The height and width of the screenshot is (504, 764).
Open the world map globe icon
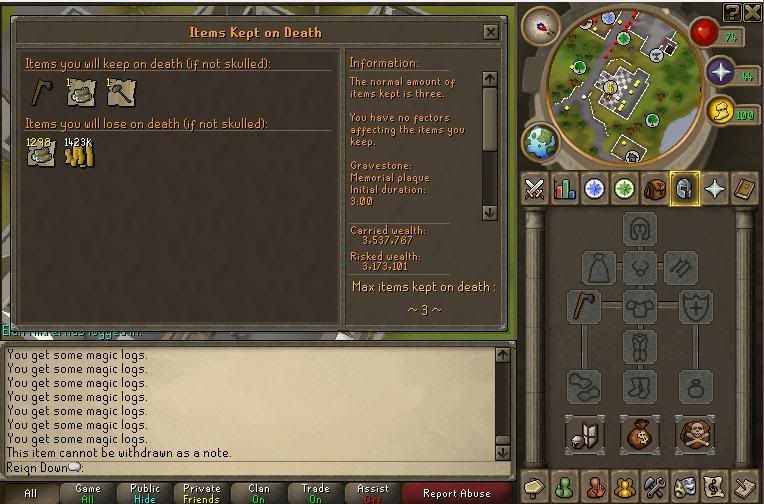point(541,140)
